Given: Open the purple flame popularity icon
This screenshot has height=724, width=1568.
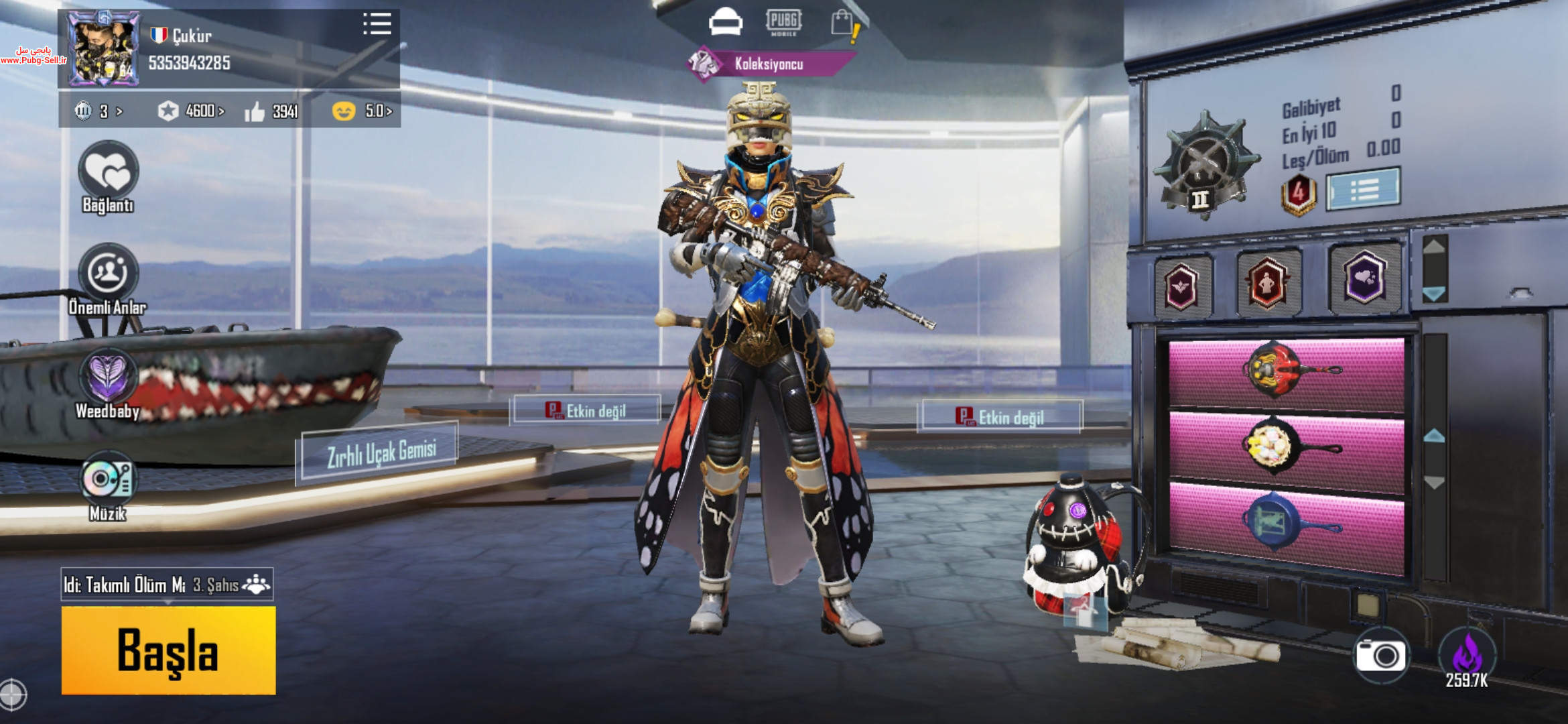Looking at the screenshot, I should pyautogui.click(x=1466, y=655).
